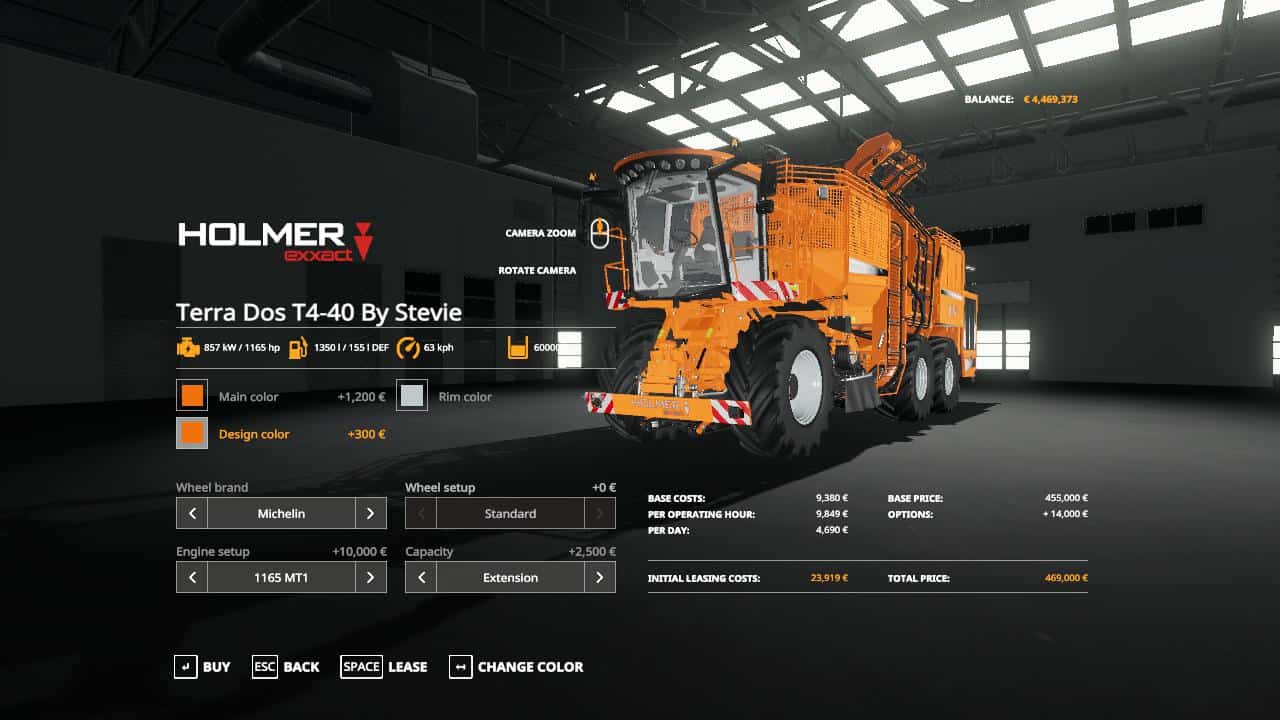Switch to previous Wheel brand

[192, 514]
